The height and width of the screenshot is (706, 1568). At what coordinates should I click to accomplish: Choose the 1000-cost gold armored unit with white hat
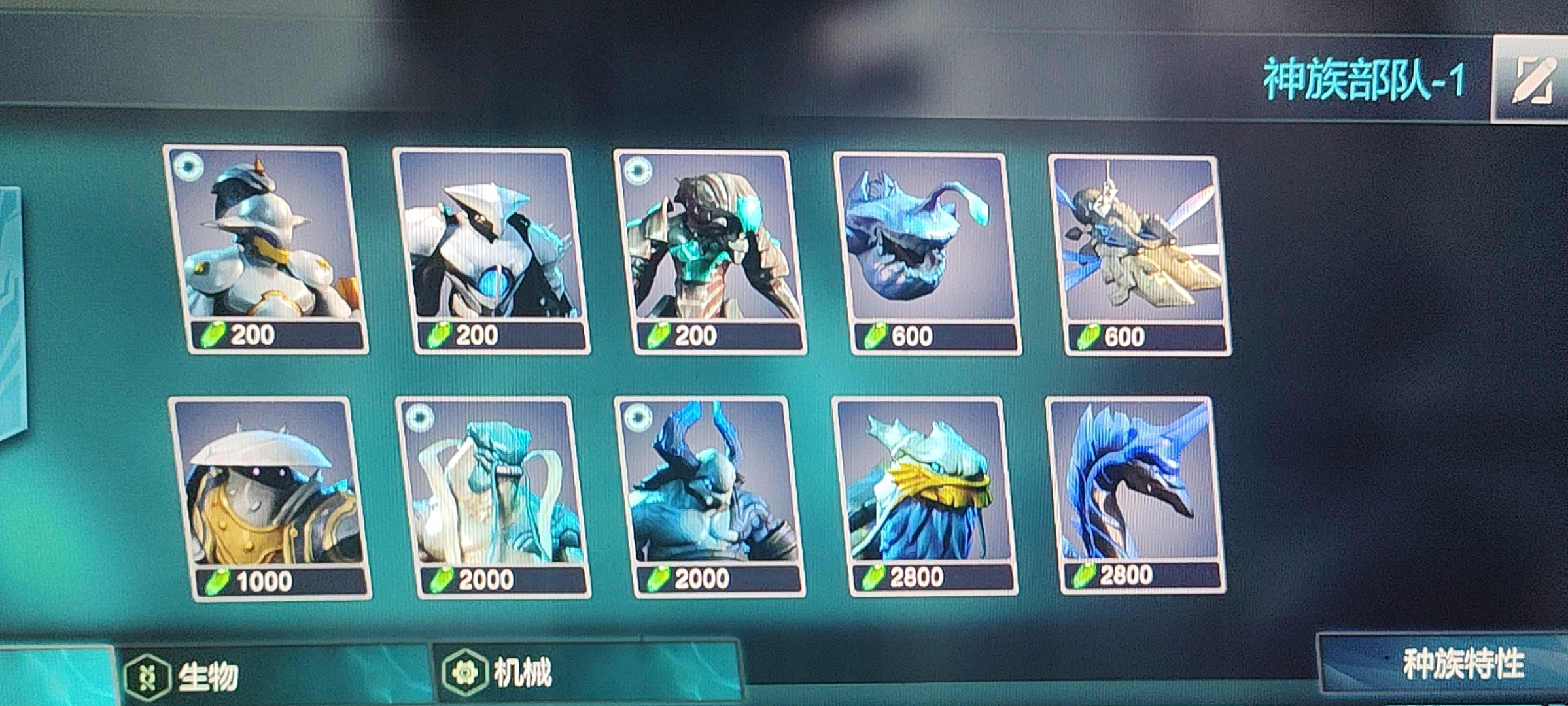click(270, 498)
